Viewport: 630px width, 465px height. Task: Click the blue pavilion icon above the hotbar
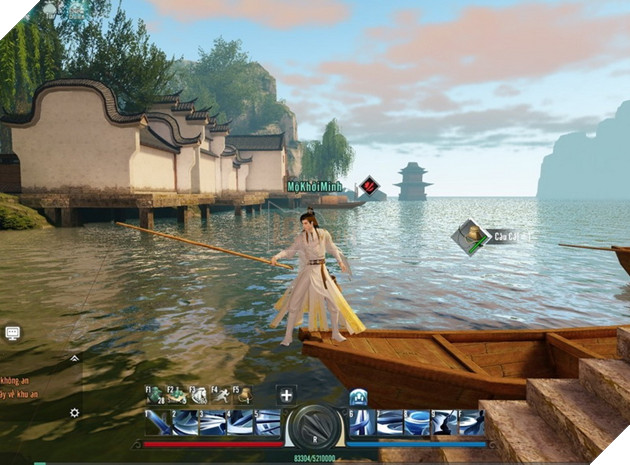tap(358, 396)
